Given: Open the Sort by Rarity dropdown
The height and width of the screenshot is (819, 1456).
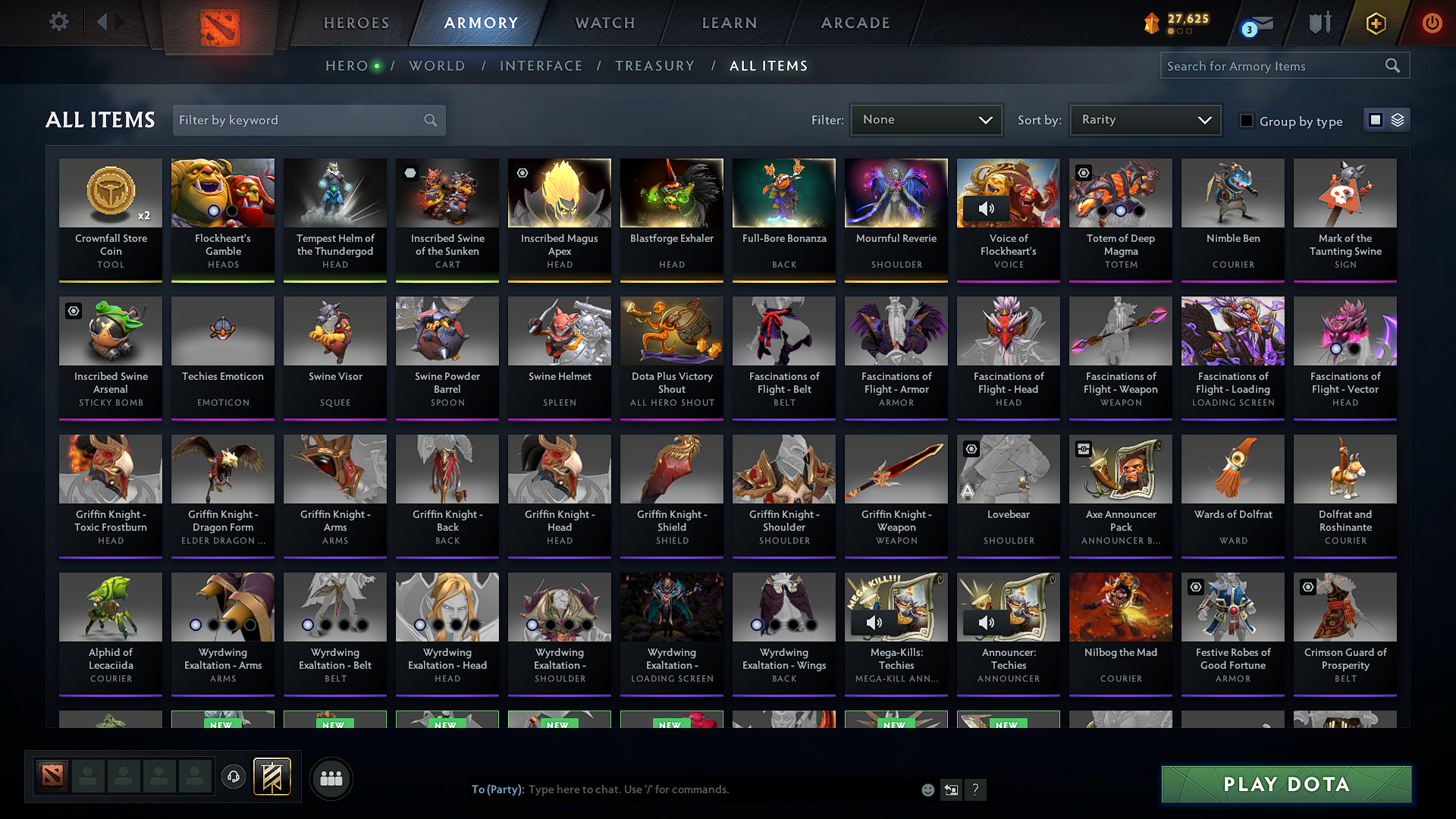Looking at the screenshot, I should tap(1144, 120).
